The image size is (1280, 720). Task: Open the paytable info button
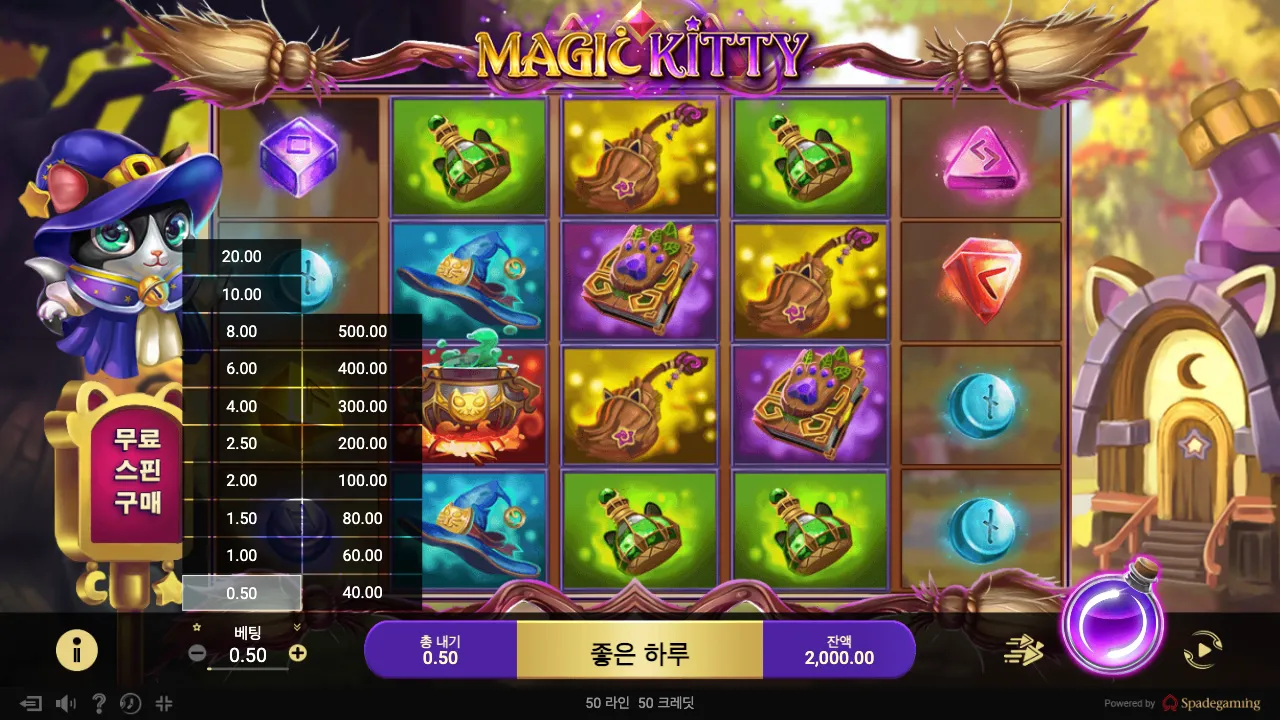(77, 650)
